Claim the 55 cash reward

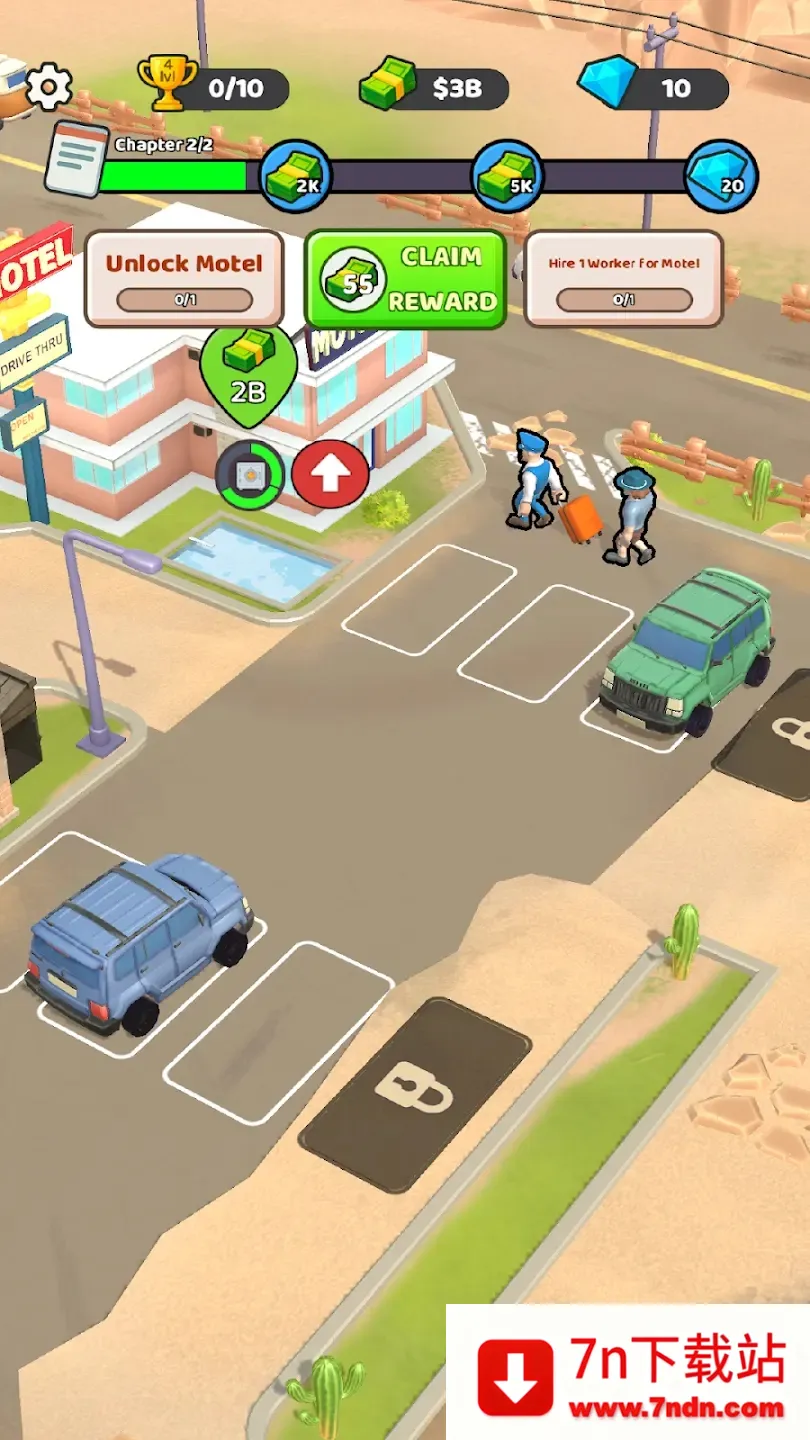(x=405, y=279)
